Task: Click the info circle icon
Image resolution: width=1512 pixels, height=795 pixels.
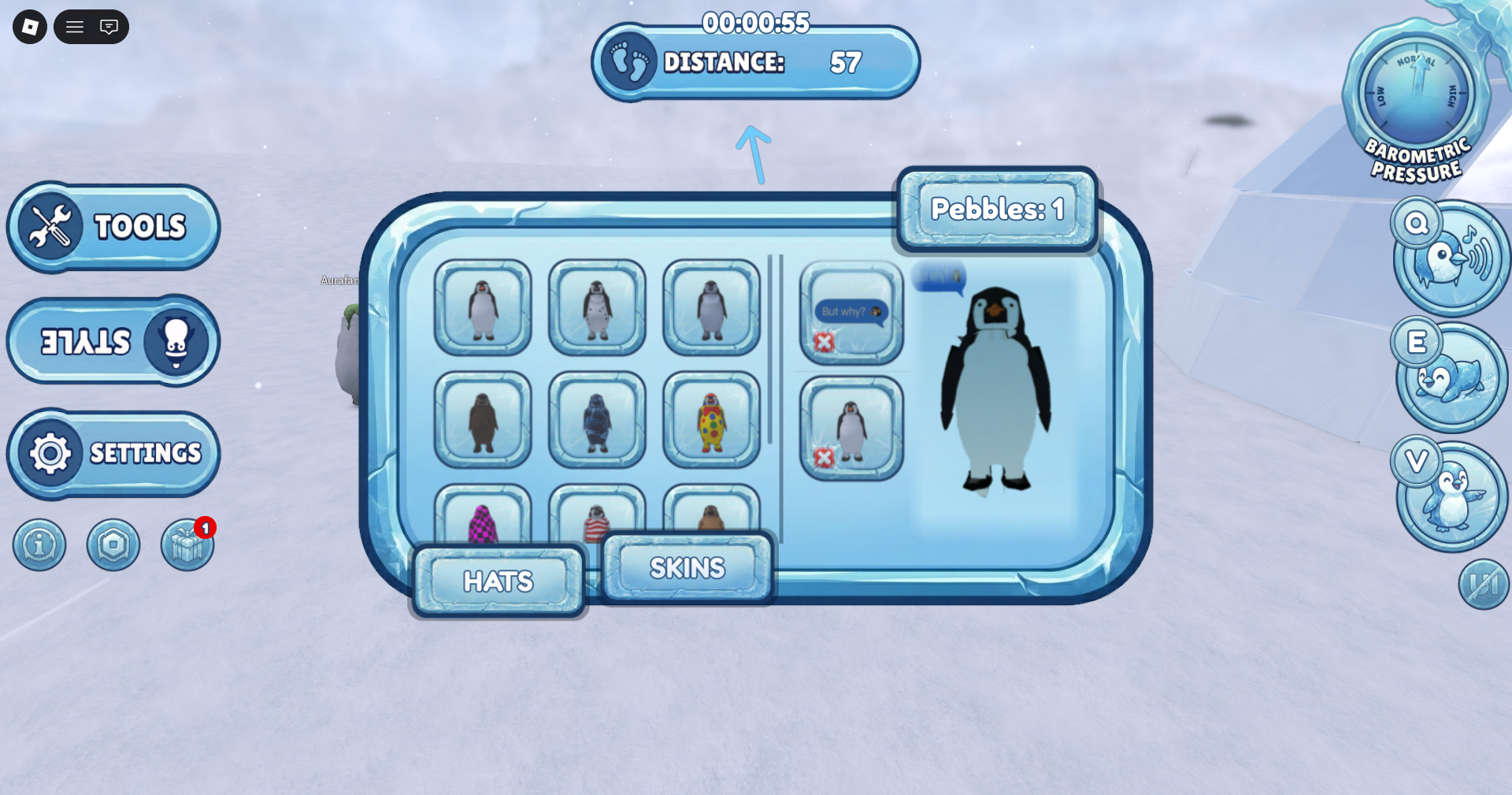Action: tap(39, 544)
